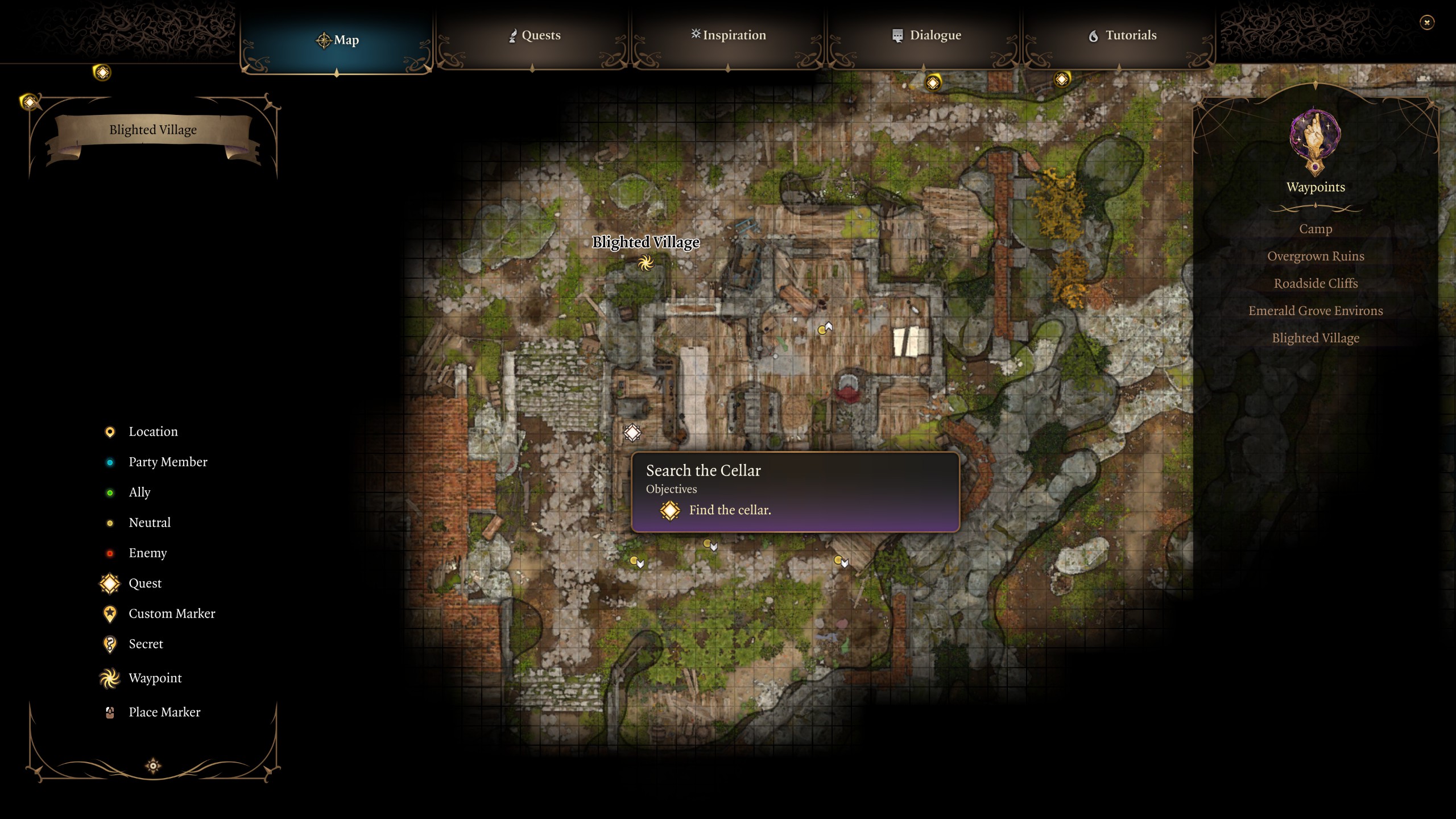This screenshot has height=819, width=1456.
Task: Go to the Tutorials tab
Action: tap(1122, 35)
